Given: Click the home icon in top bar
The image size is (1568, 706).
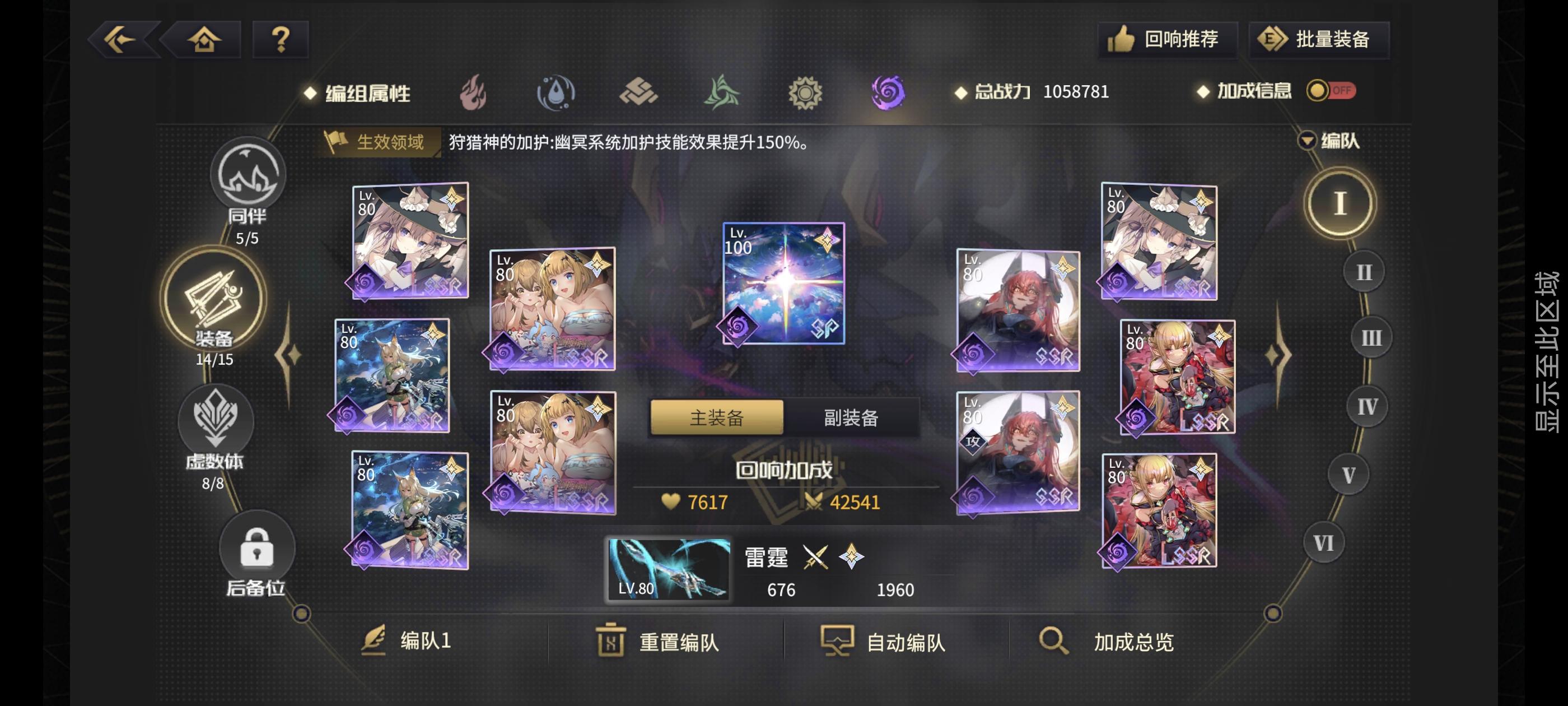Looking at the screenshot, I should tap(204, 39).
